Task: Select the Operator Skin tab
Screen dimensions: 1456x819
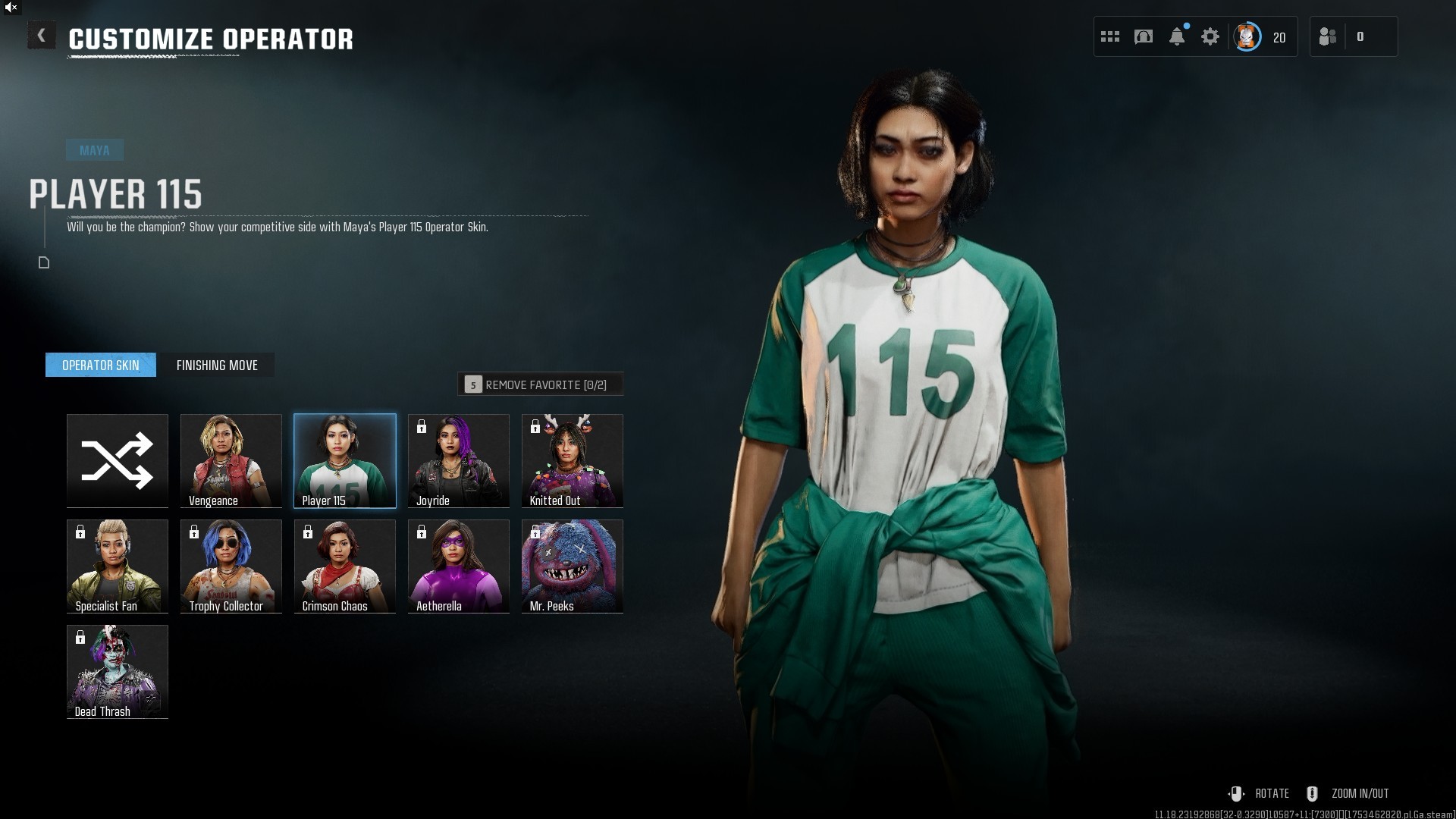Action: click(x=101, y=365)
